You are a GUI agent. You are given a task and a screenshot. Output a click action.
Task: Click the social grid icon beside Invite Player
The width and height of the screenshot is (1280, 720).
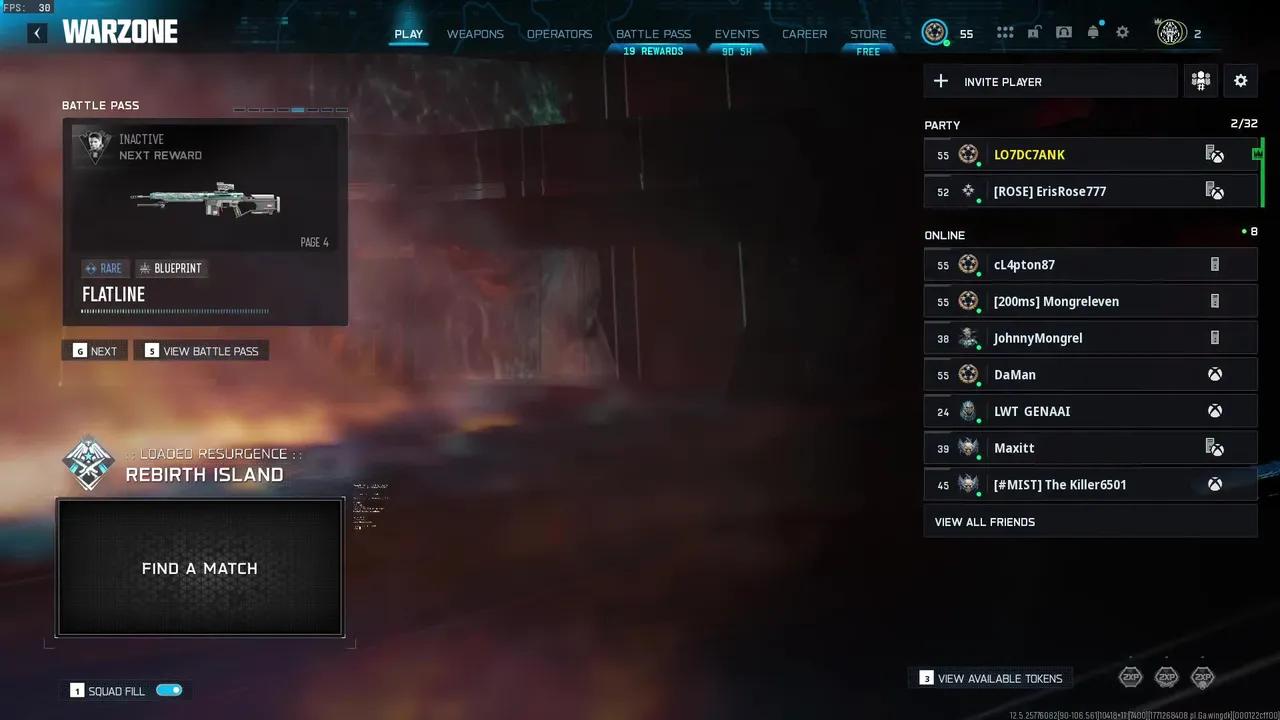(1200, 80)
